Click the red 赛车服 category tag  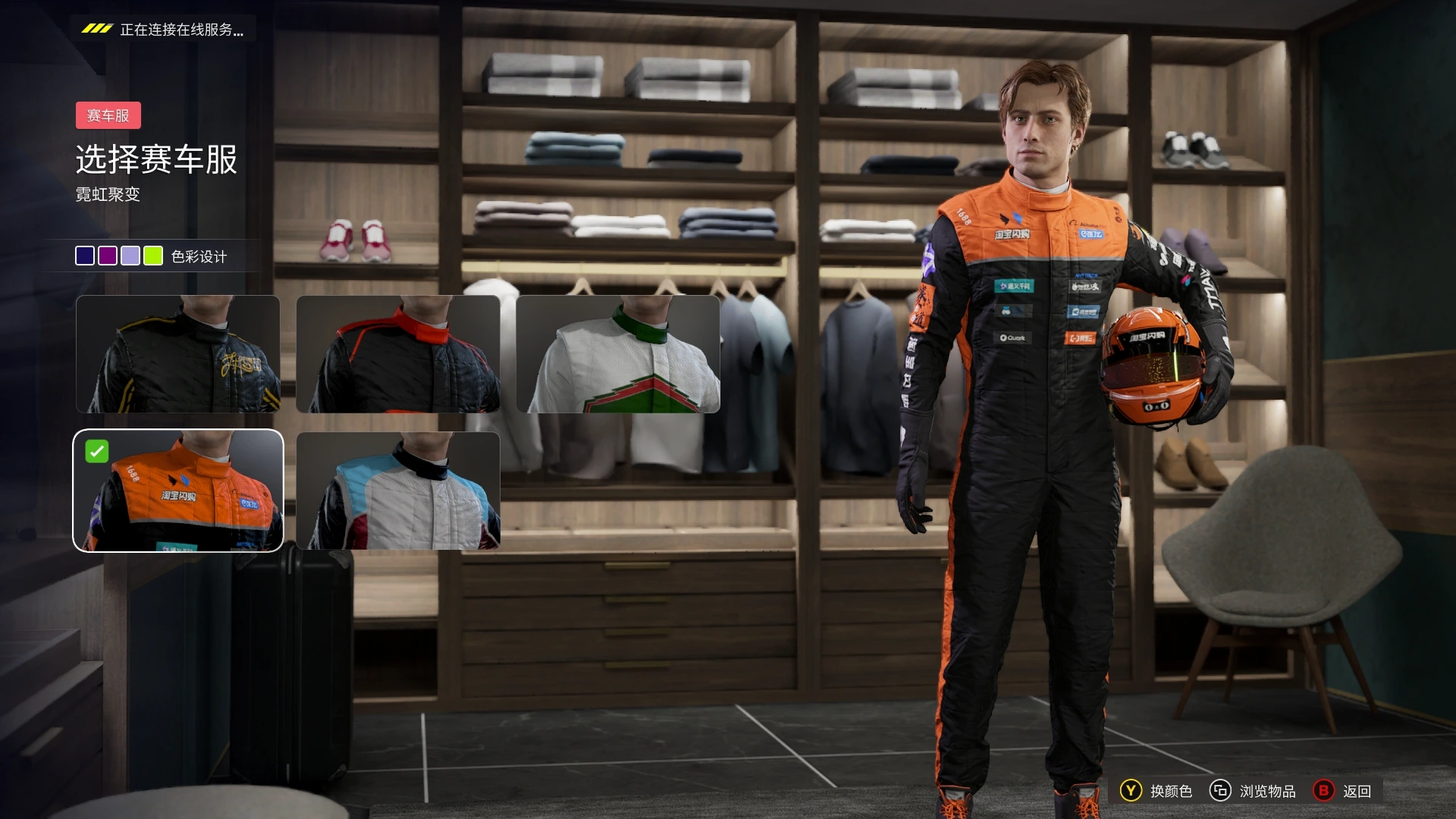coord(108,116)
